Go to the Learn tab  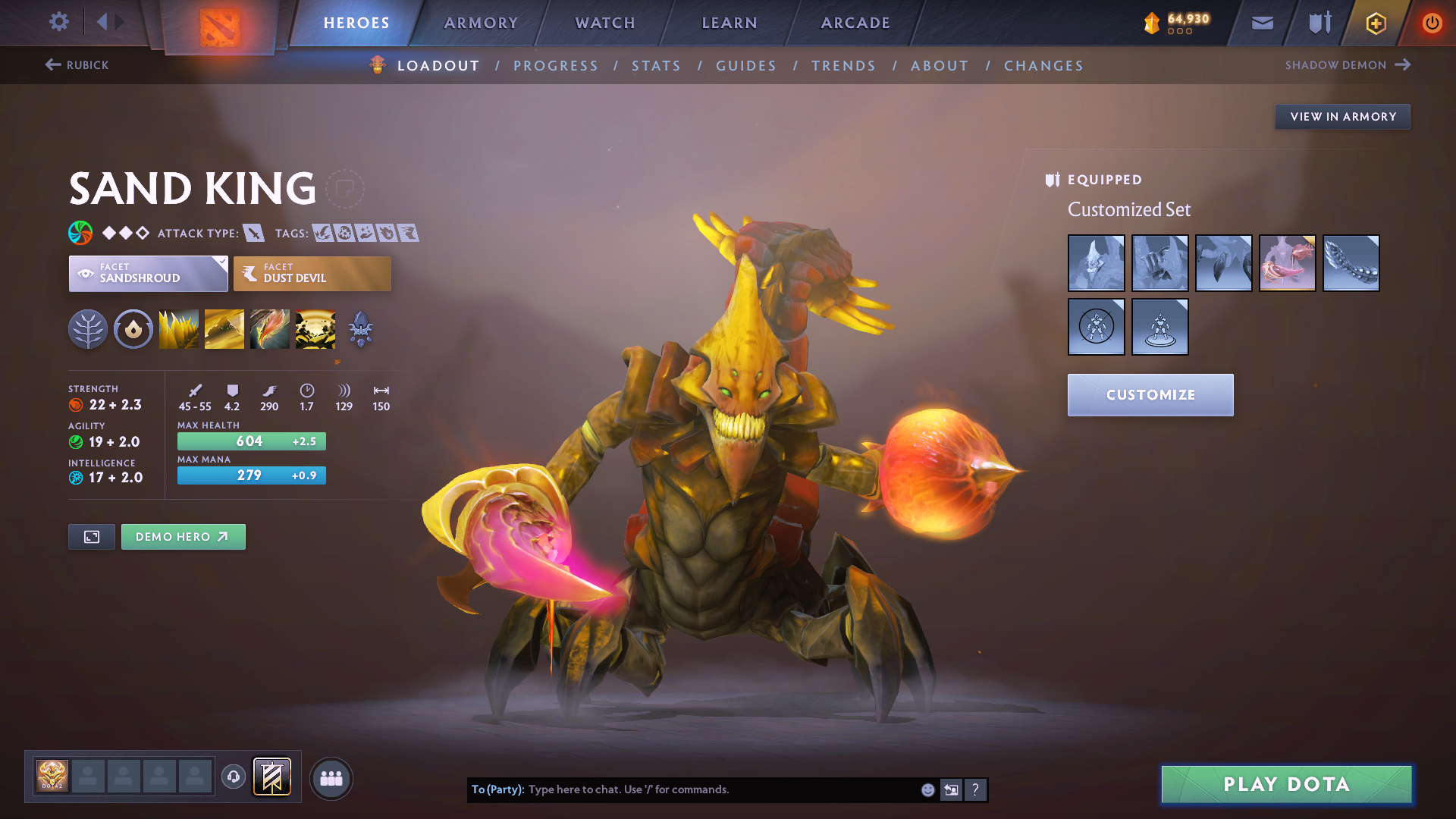(730, 23)
